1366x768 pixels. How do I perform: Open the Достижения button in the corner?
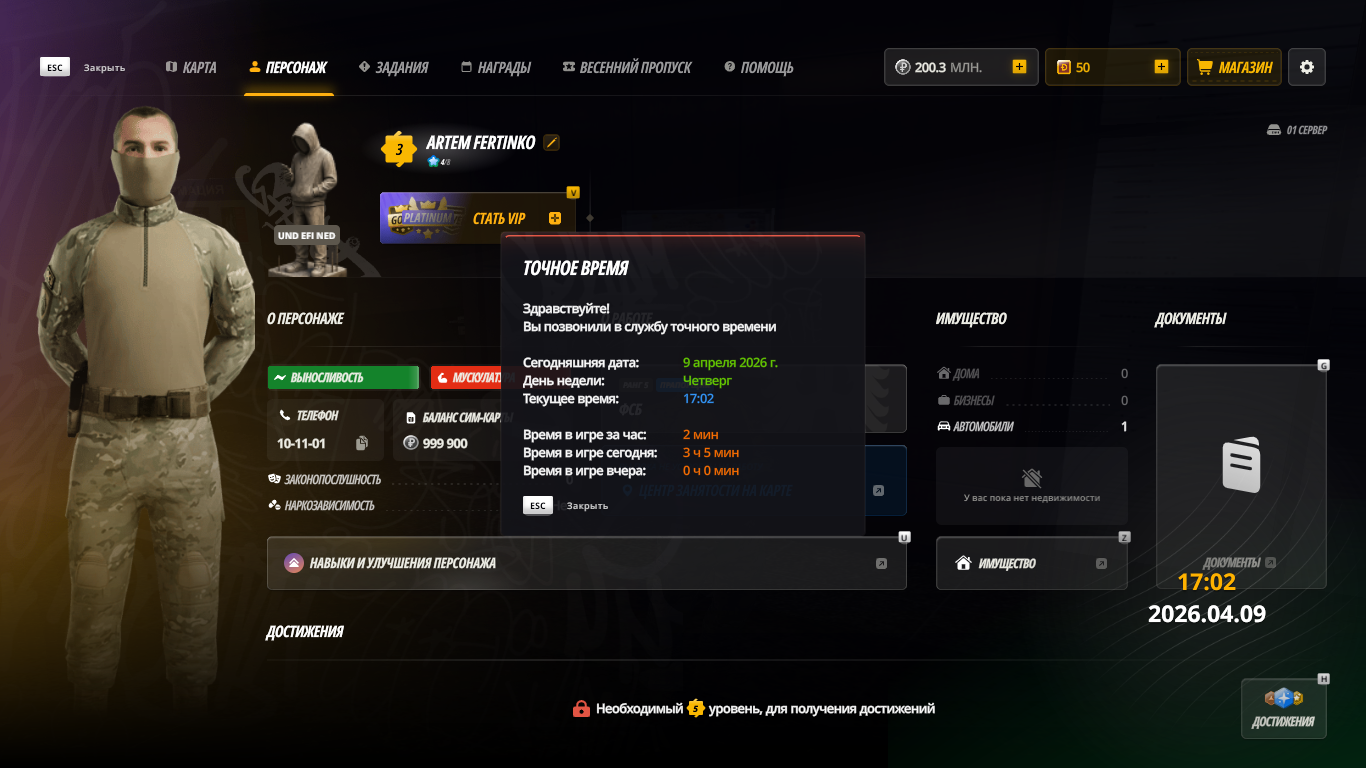(x=1283, y=709)
